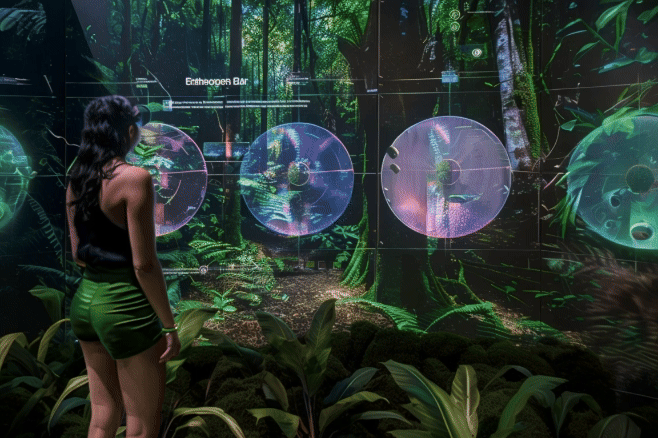
Task: Choose the blue-violet holographic disc
Action: pyautogui.click(x=296, y=179)
